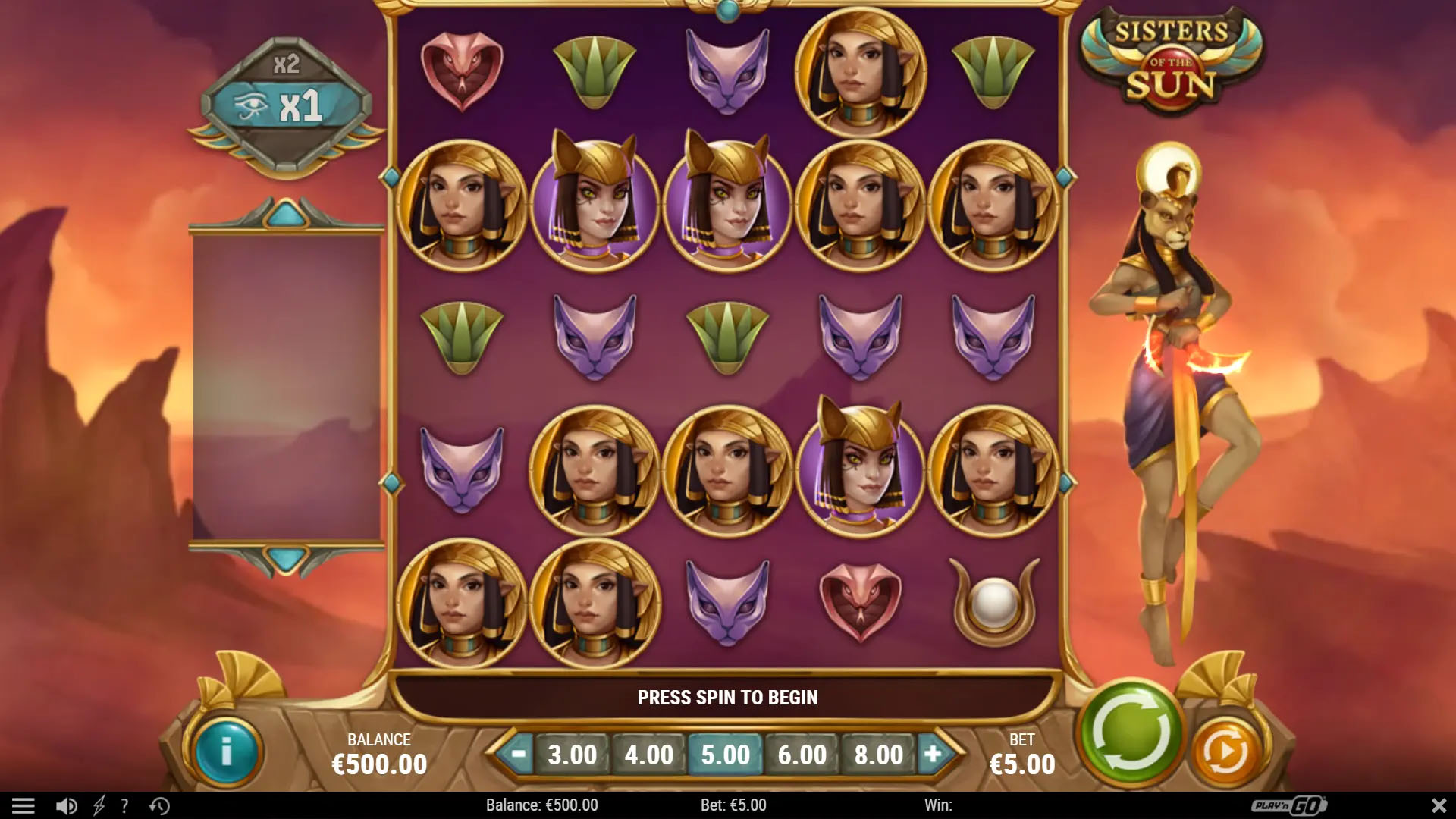Select the 3.00 bet amount

[x=573, y=755]
